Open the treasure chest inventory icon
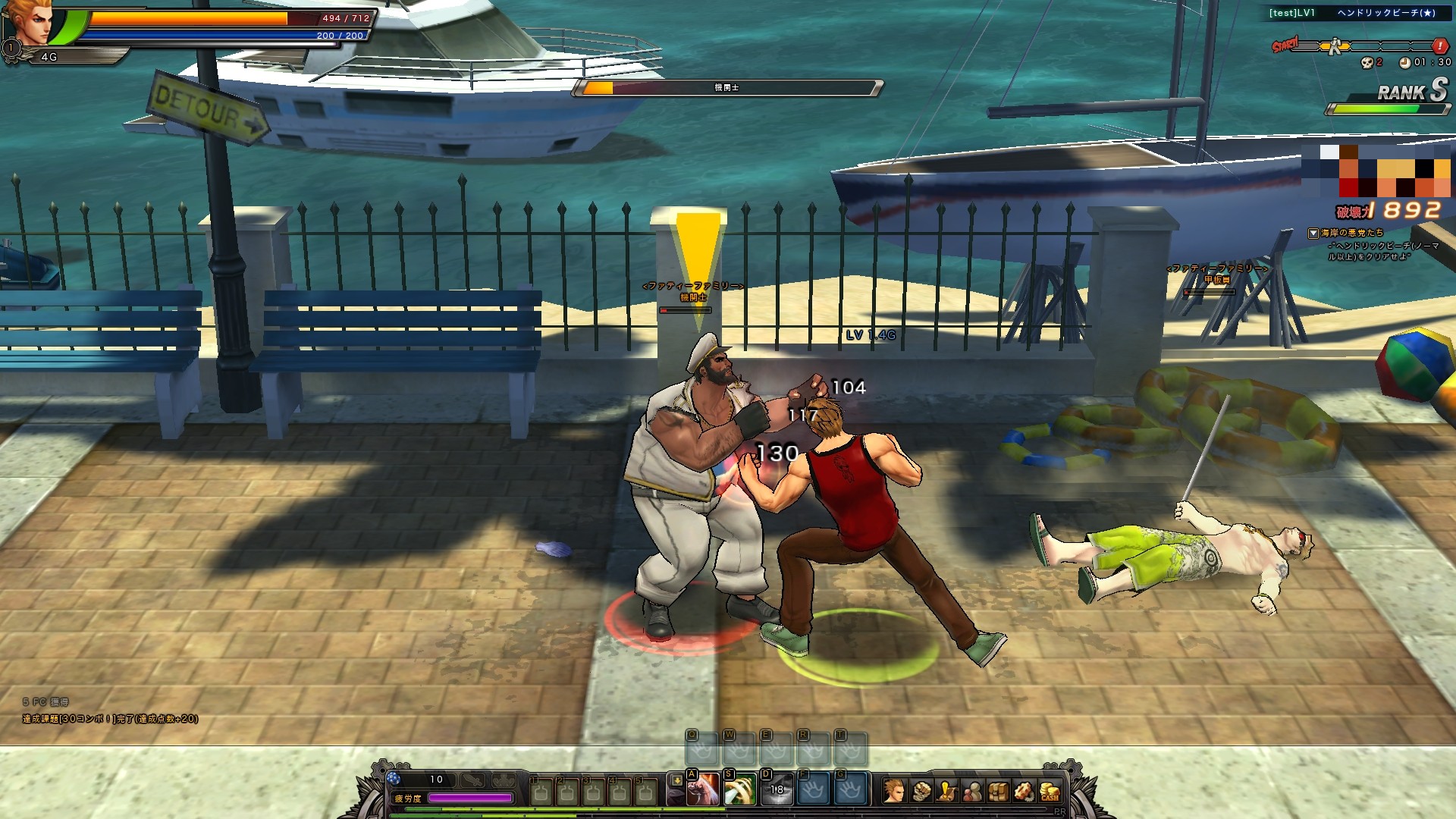Viewport: 1456px width, 819px height. (998, 791)
